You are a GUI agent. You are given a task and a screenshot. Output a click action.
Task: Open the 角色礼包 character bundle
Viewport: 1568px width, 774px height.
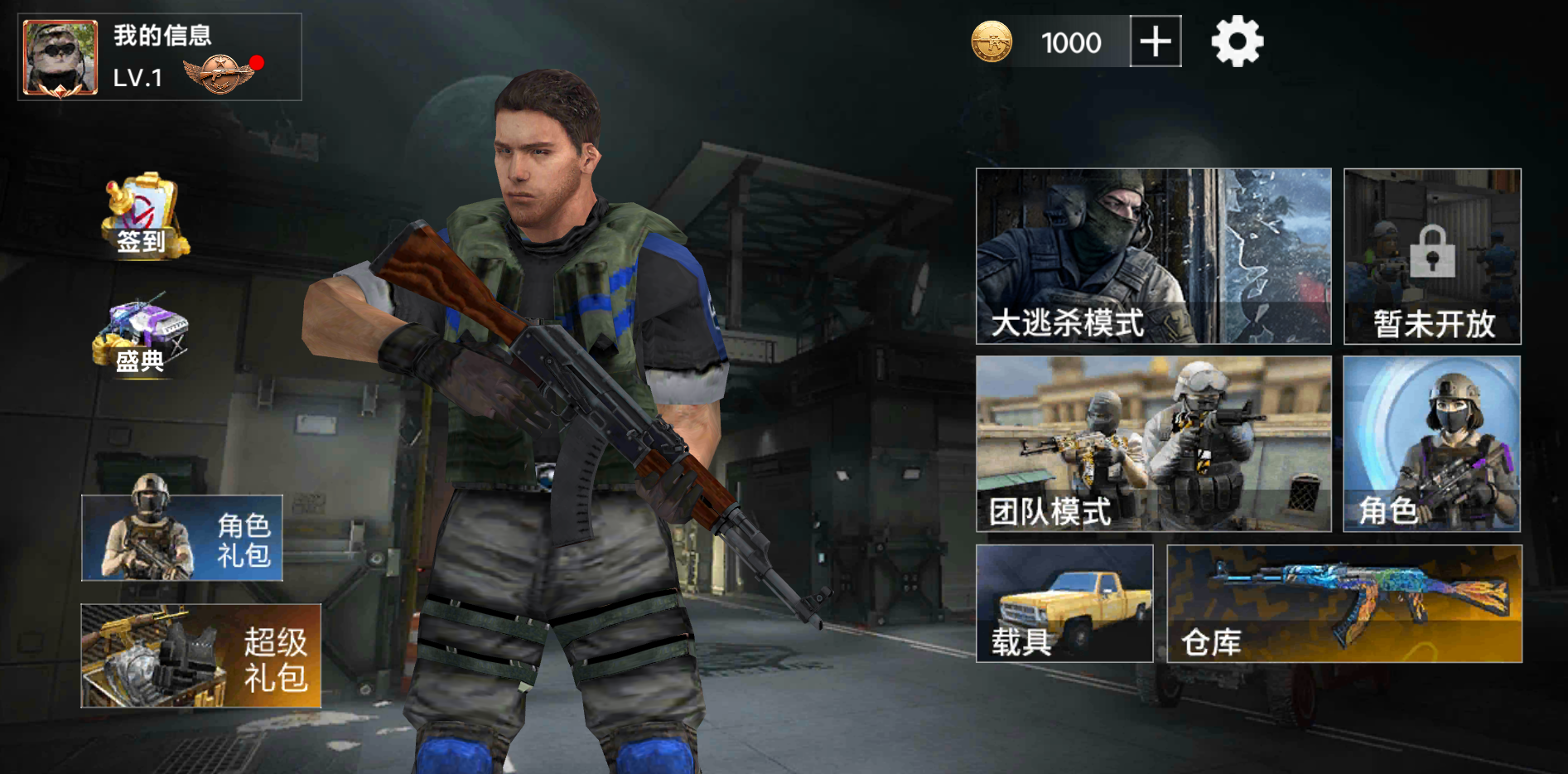click(x=182, y=538)
